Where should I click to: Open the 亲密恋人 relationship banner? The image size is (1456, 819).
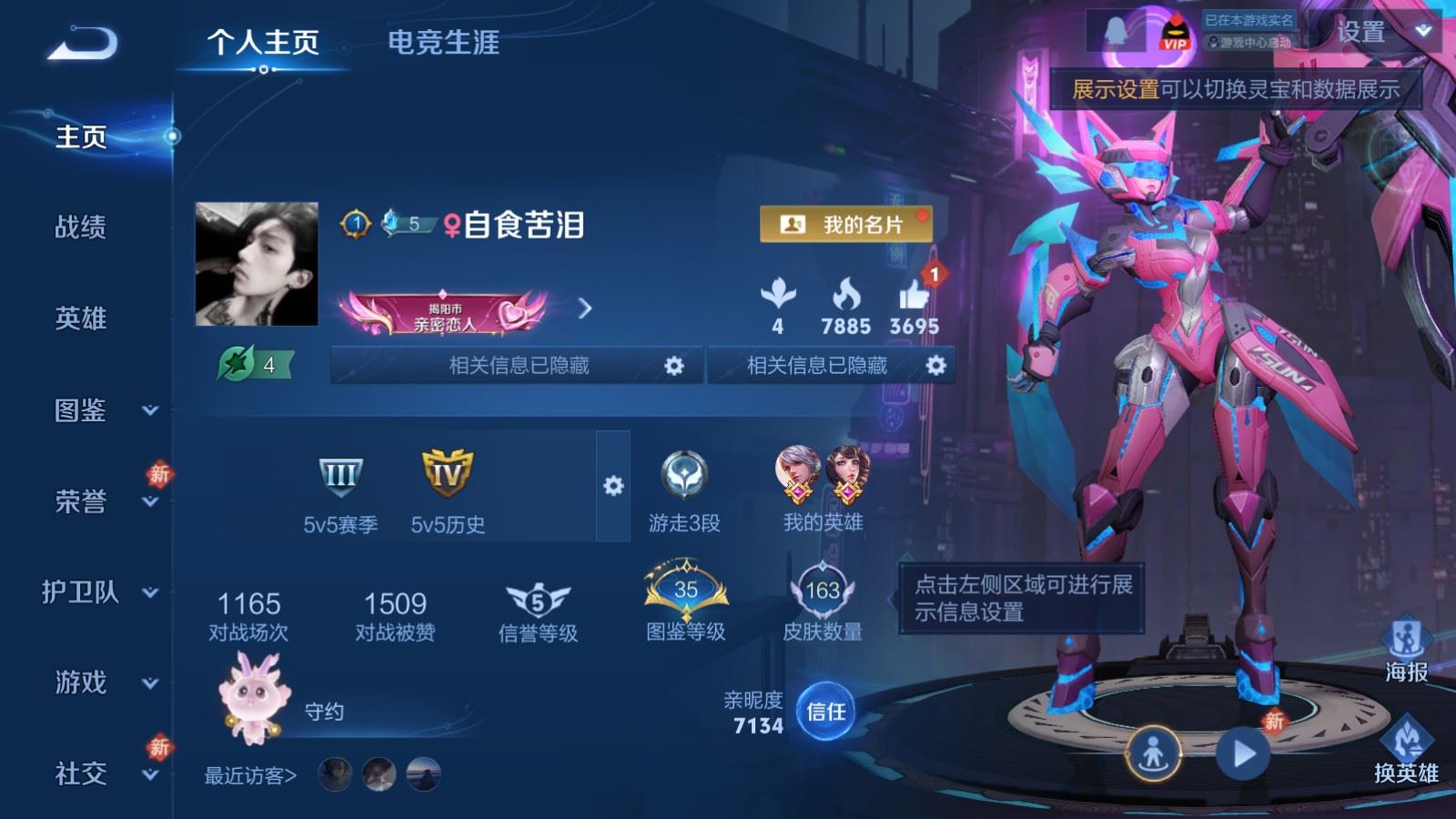coord(446,310)
